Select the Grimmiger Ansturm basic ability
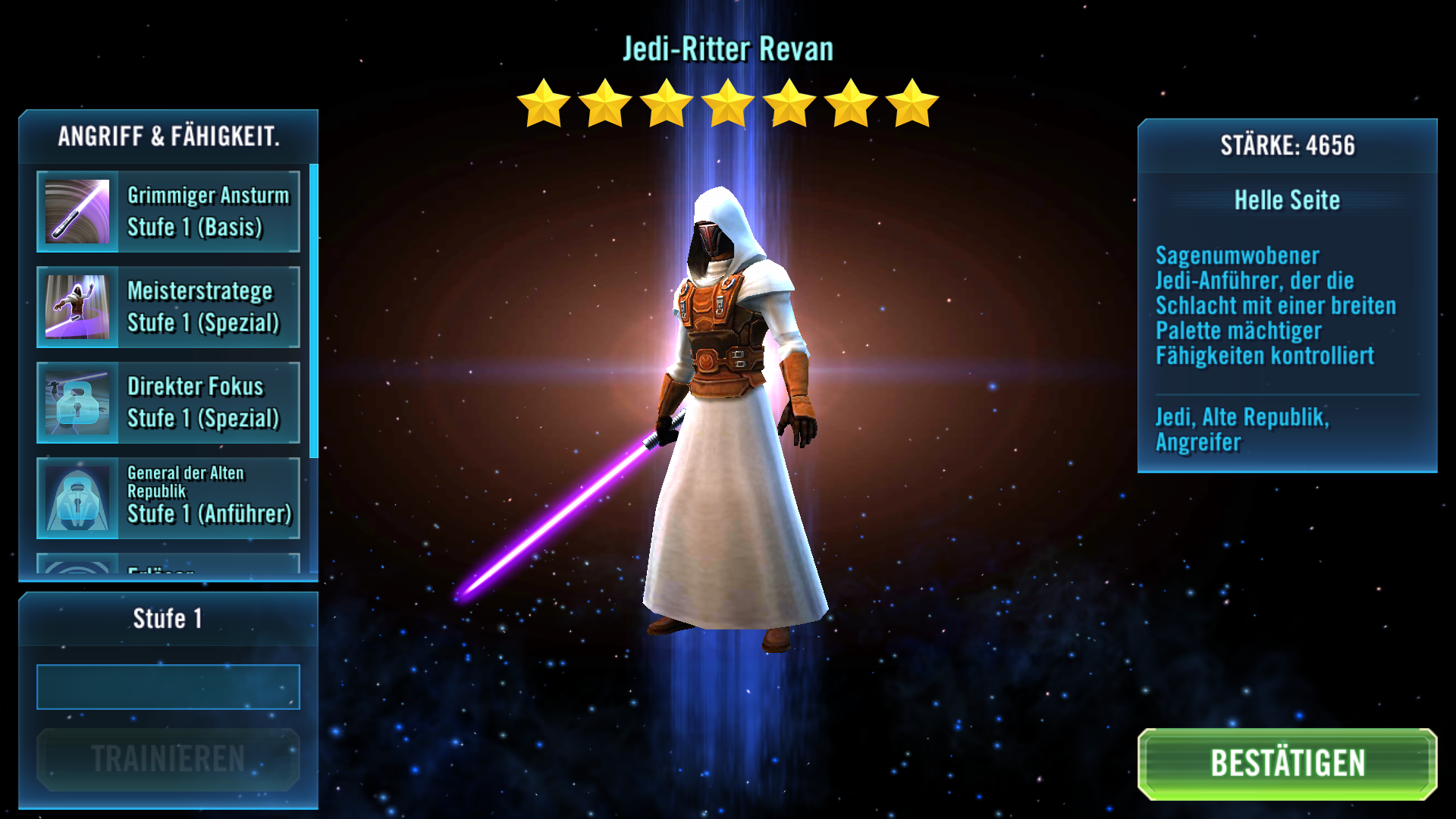This screenshot has height=819, width=1456. point(168,212)
